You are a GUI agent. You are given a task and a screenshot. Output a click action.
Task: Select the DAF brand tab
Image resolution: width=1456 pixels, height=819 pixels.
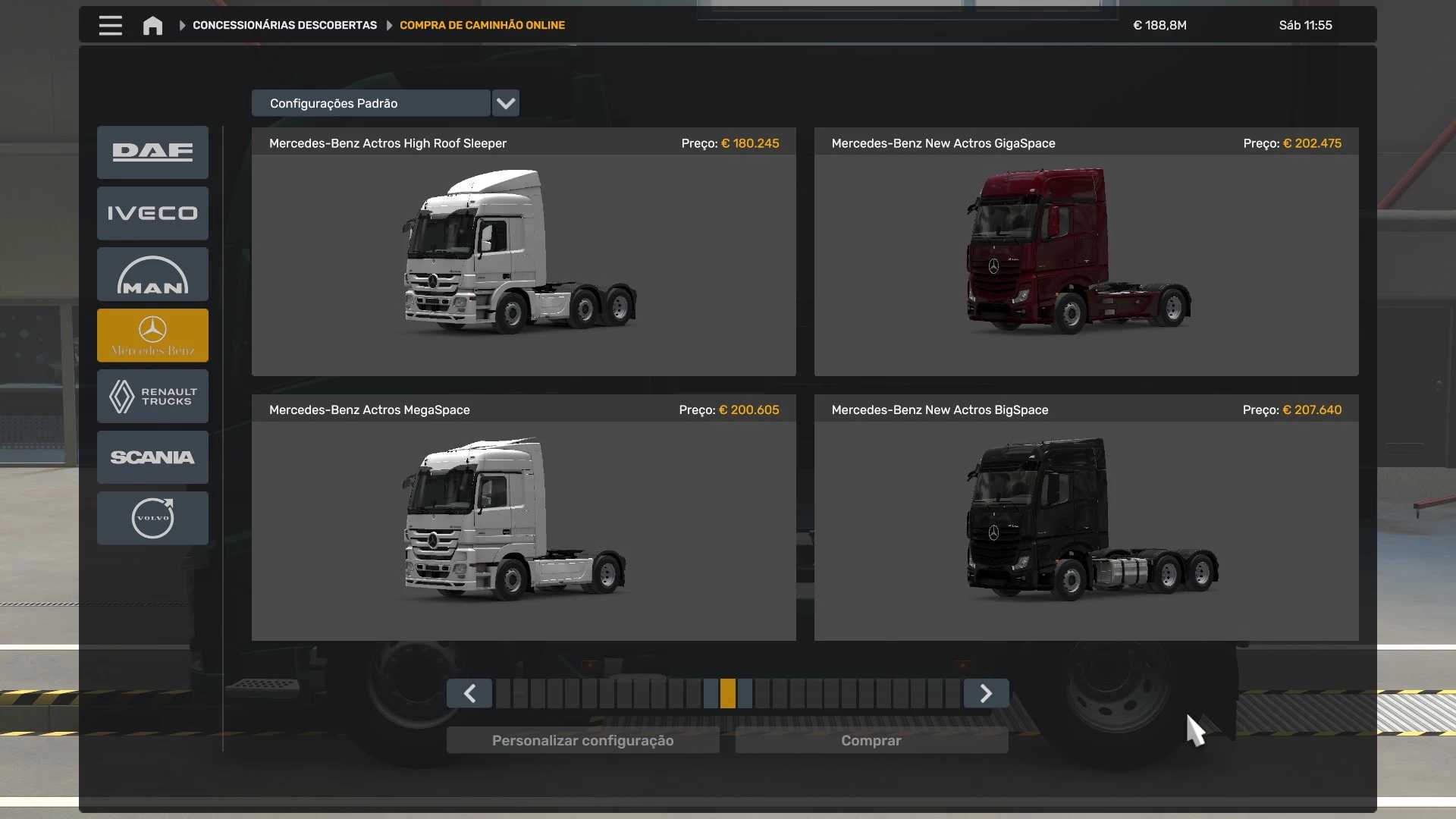click(x=152, y=152)
